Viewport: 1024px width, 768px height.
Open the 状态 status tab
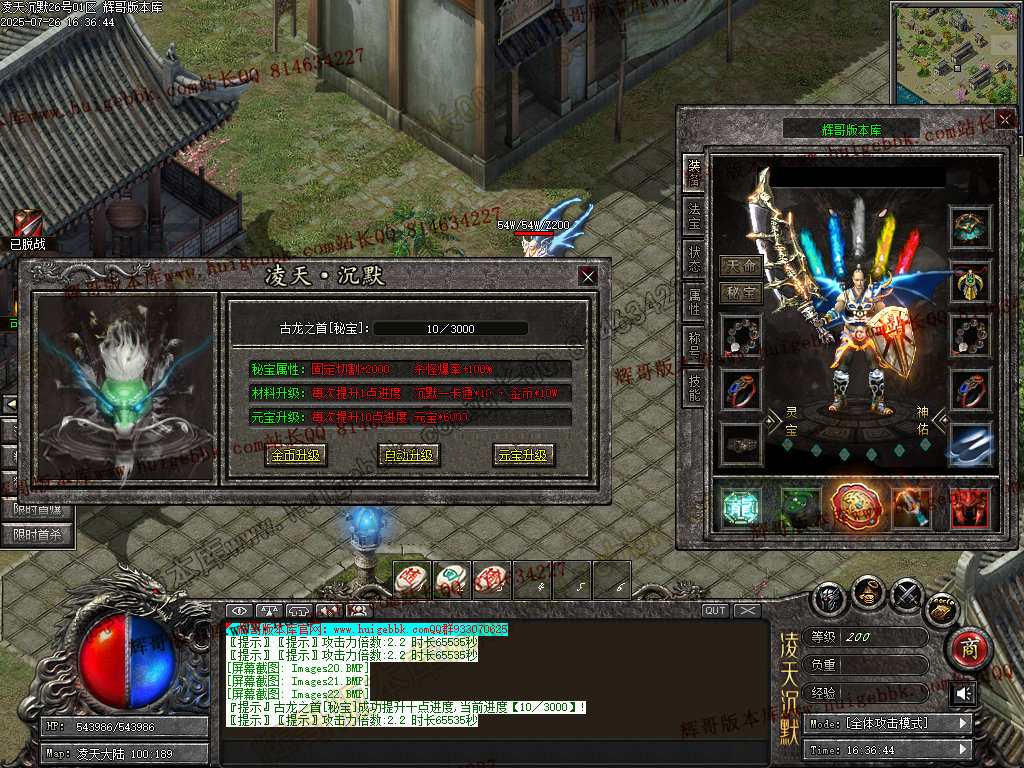coord(693,259)
